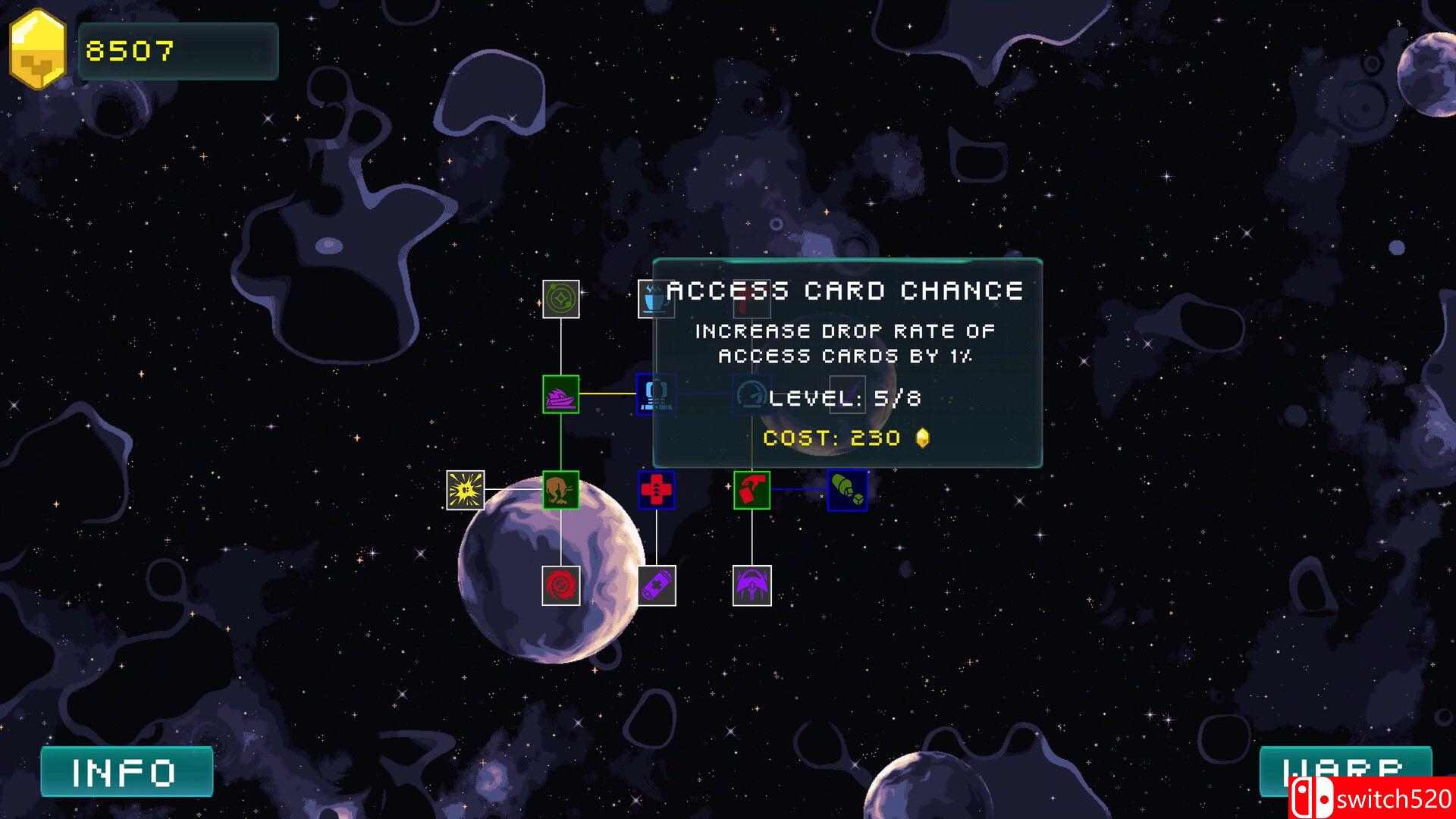Select the green compass star upgrade node
Viewport: 1456px width, 819px height.
click(x=561, y=299)
